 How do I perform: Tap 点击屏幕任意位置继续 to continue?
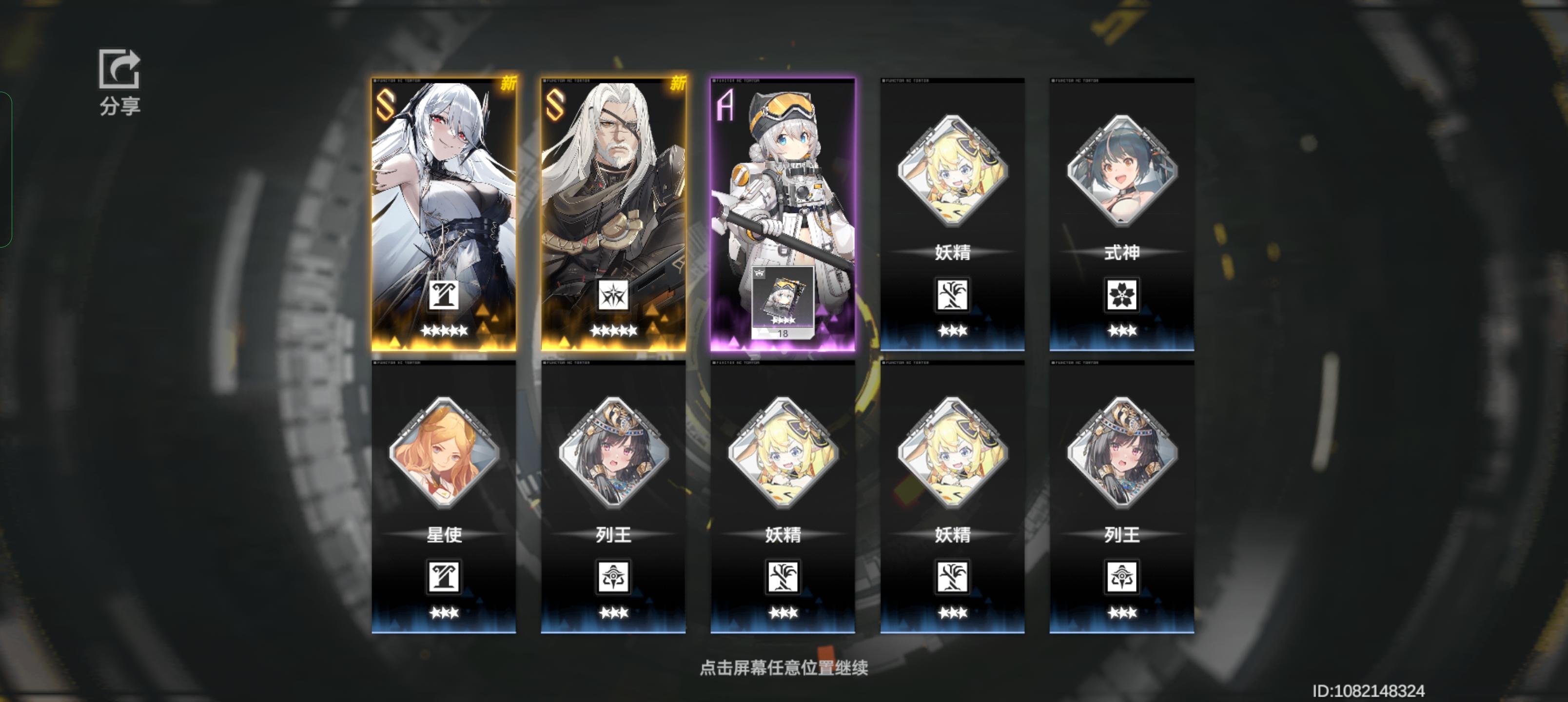point(784,667)
